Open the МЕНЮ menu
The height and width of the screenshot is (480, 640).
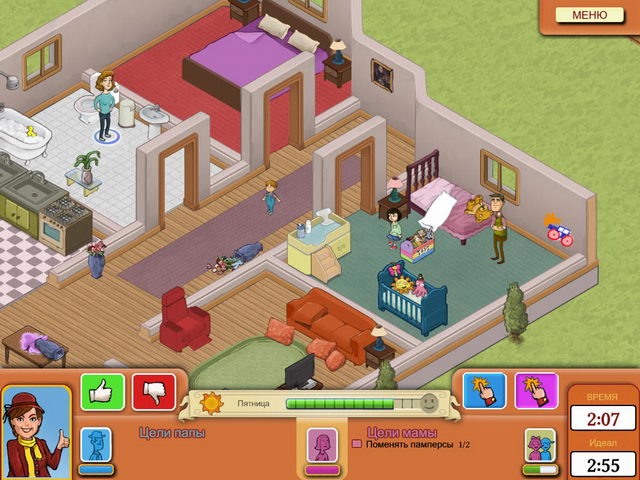tap(589, 15)
